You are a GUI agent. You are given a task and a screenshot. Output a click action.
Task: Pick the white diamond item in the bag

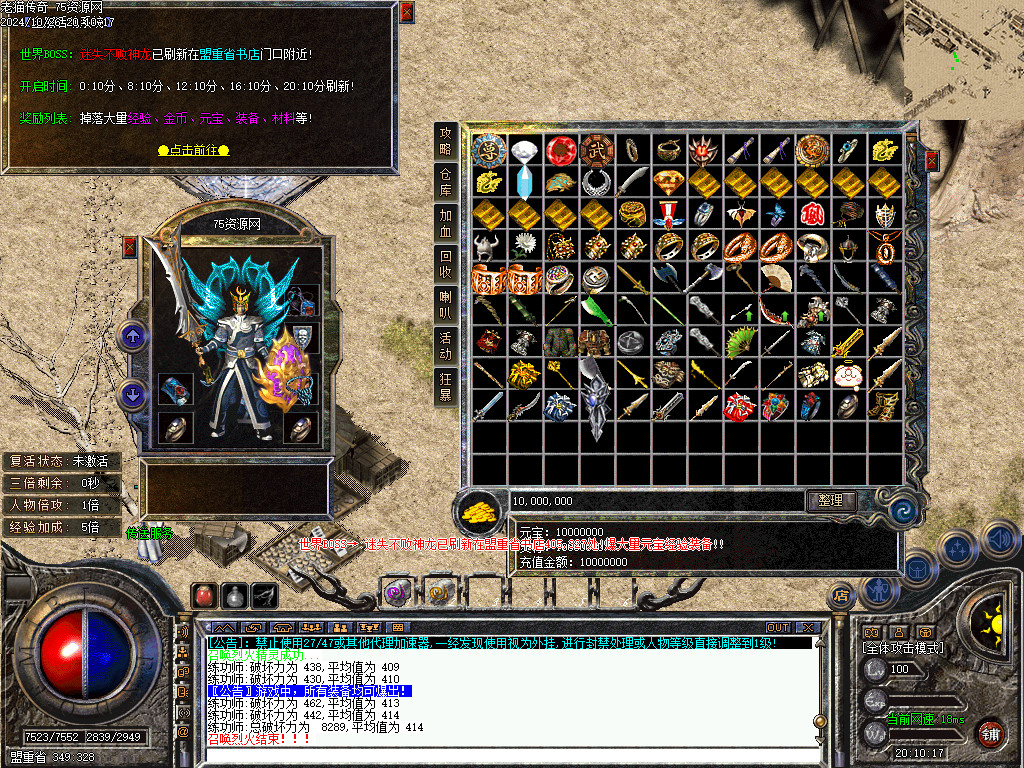point(526,151)
